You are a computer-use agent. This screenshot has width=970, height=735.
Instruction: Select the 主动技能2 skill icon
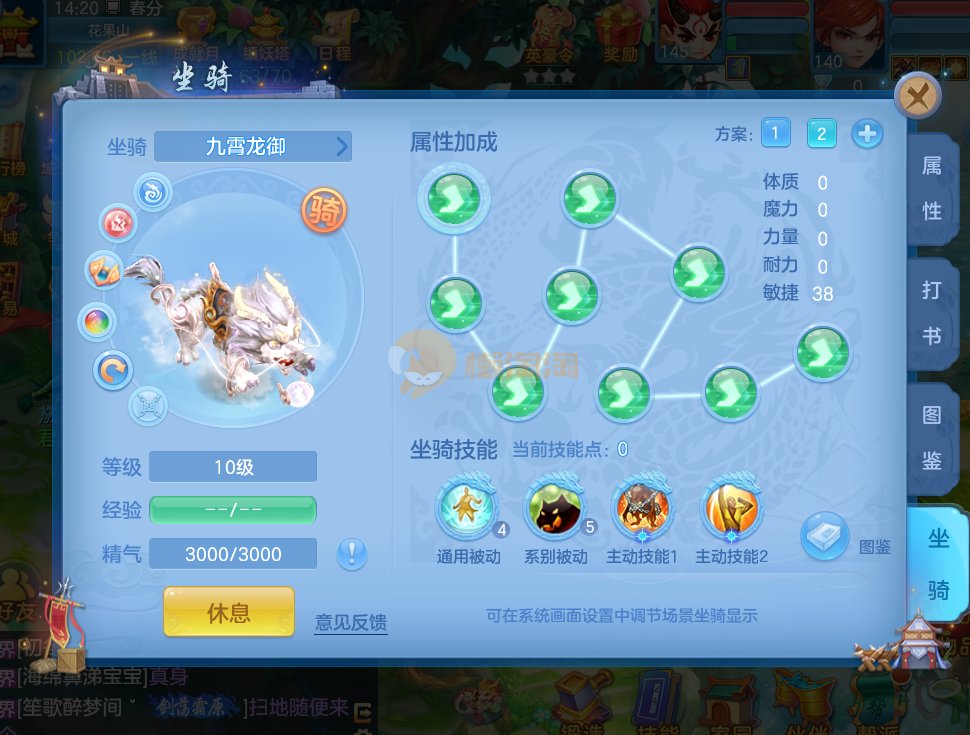point(731,509)
